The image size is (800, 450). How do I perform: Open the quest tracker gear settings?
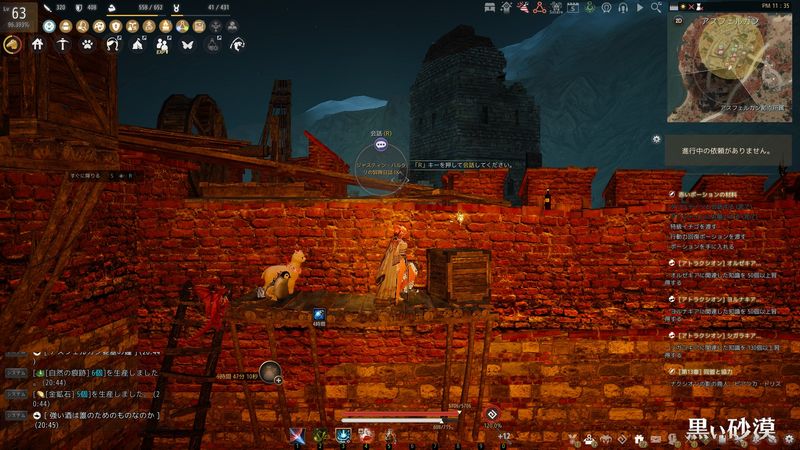click(656, 138)
